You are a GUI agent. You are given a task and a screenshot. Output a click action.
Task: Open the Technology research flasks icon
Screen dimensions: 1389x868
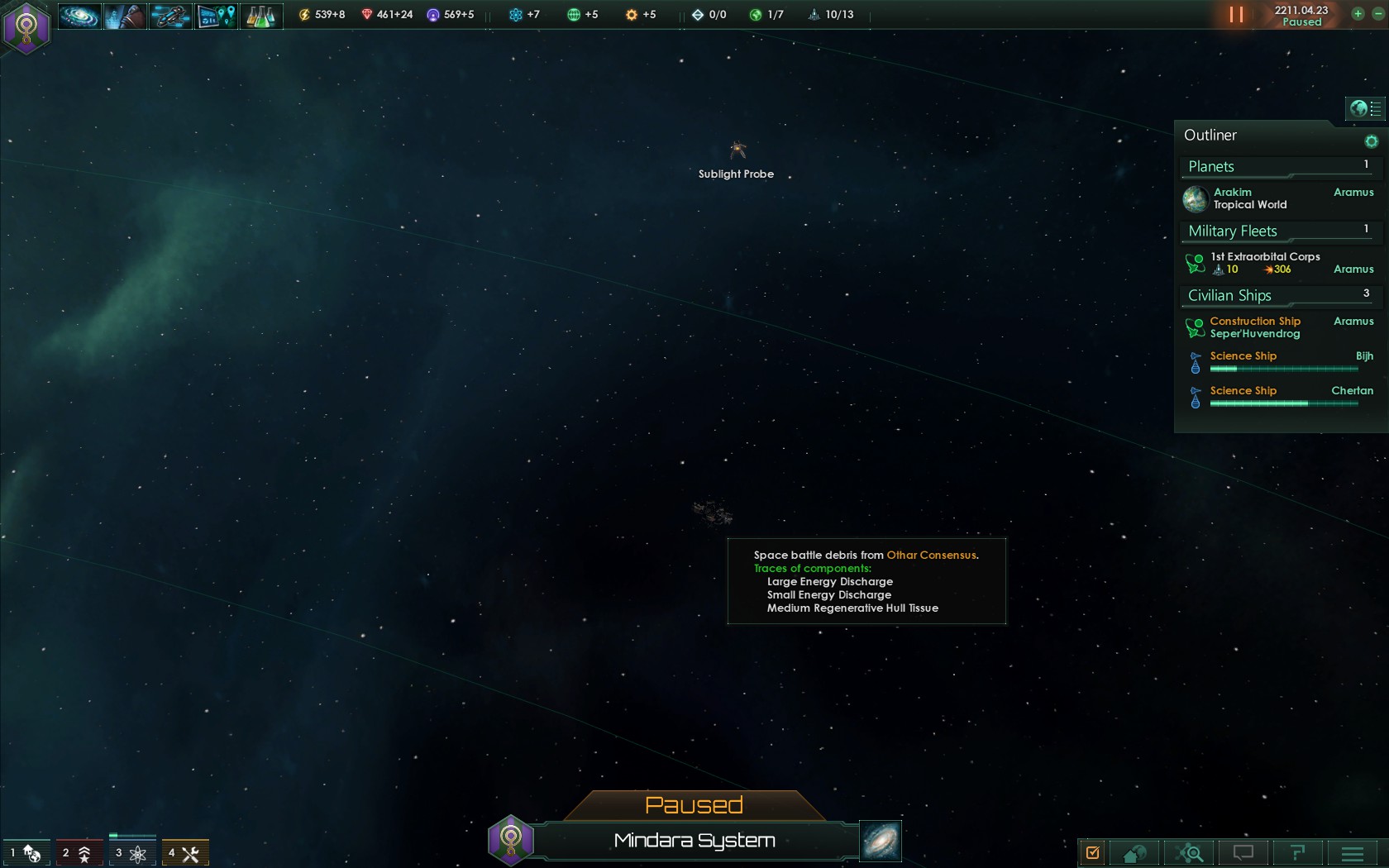[261, 15]
